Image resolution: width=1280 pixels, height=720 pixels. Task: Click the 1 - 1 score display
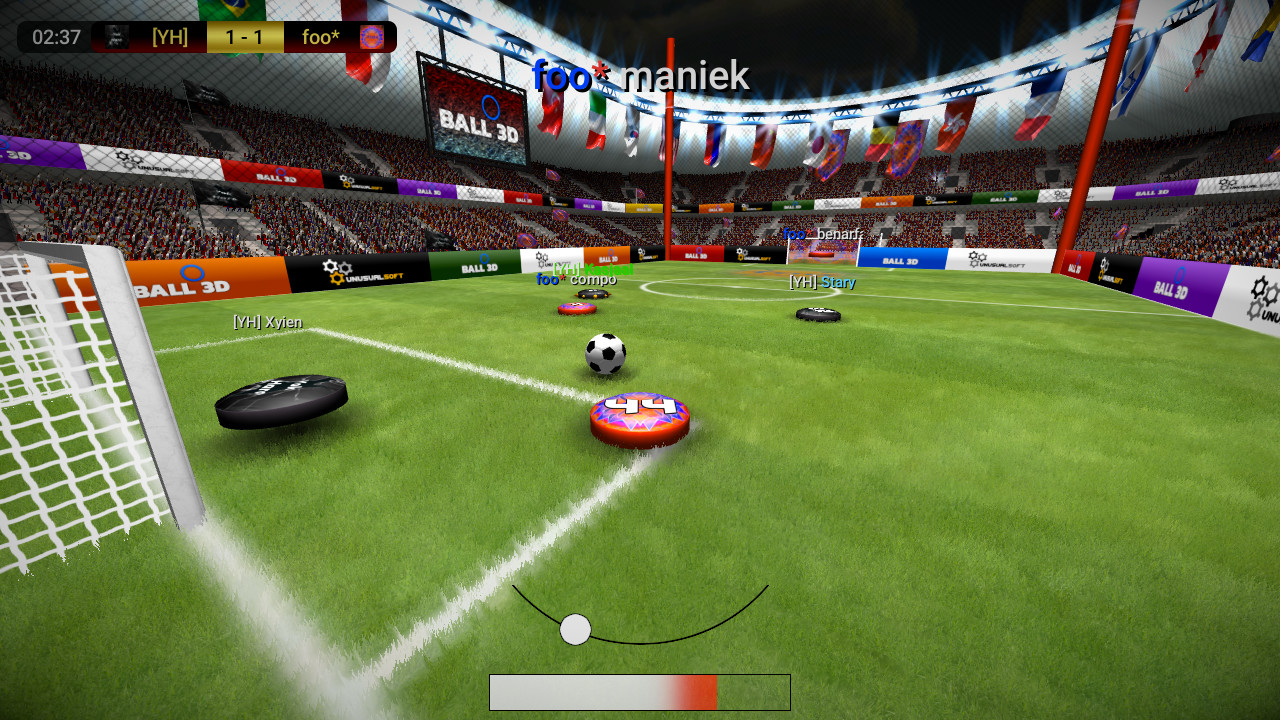(245, 37)
